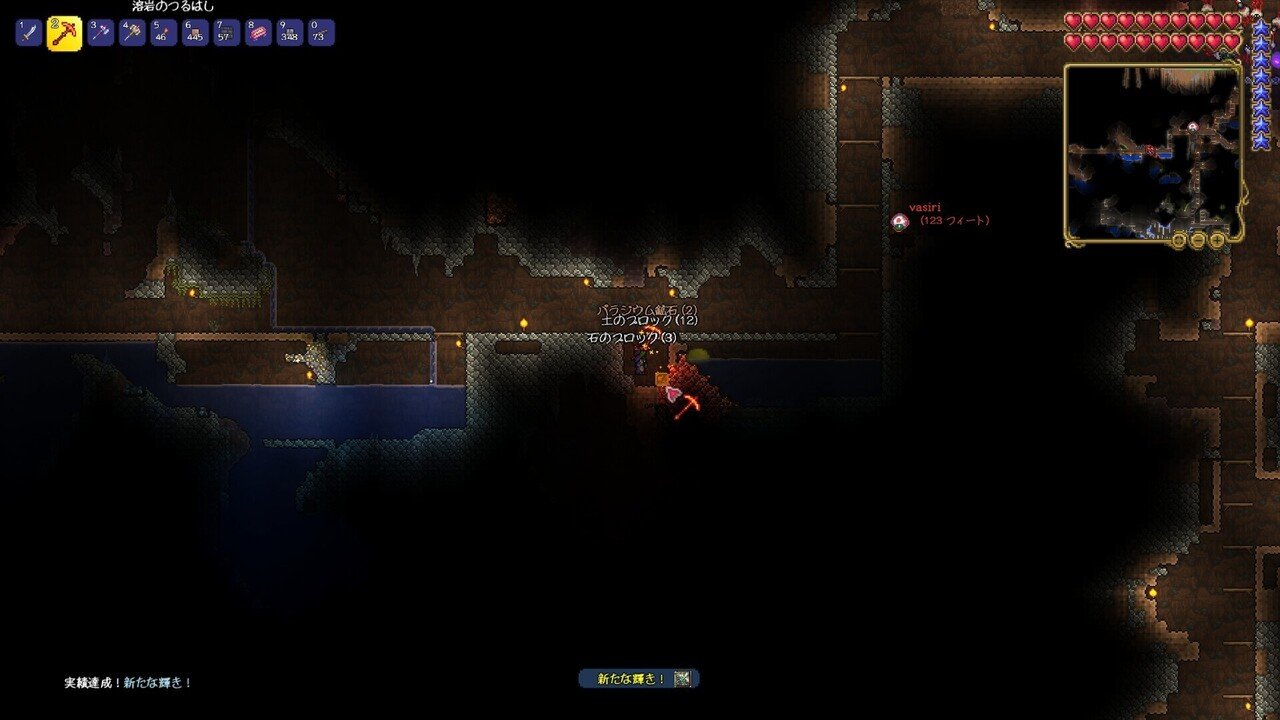This screenshot has height=720, width=1280.
Task: Select the hotbar stack of 57
Action: (227, 33)
